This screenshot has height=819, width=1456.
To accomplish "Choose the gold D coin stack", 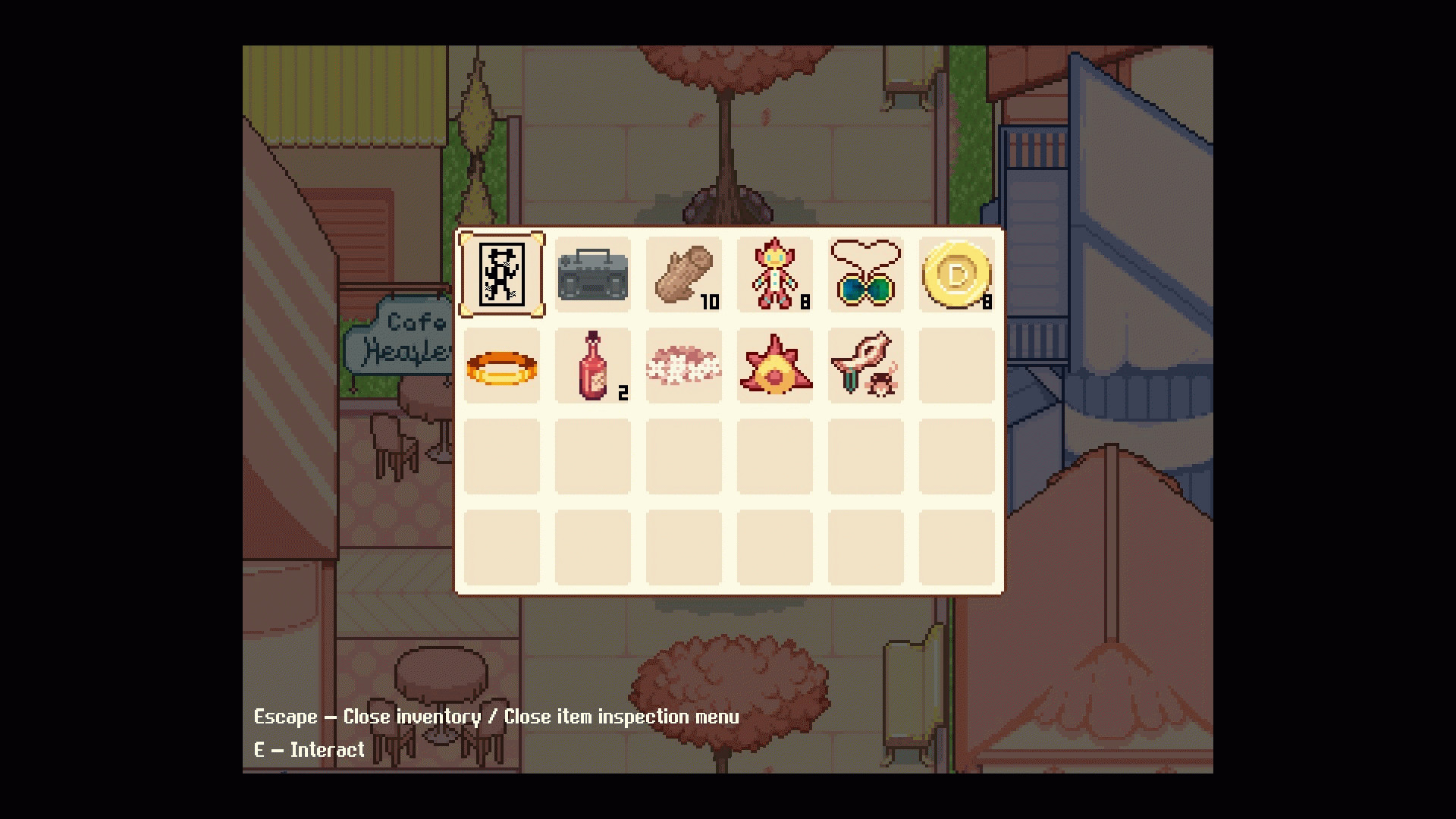I will [956, 275].
